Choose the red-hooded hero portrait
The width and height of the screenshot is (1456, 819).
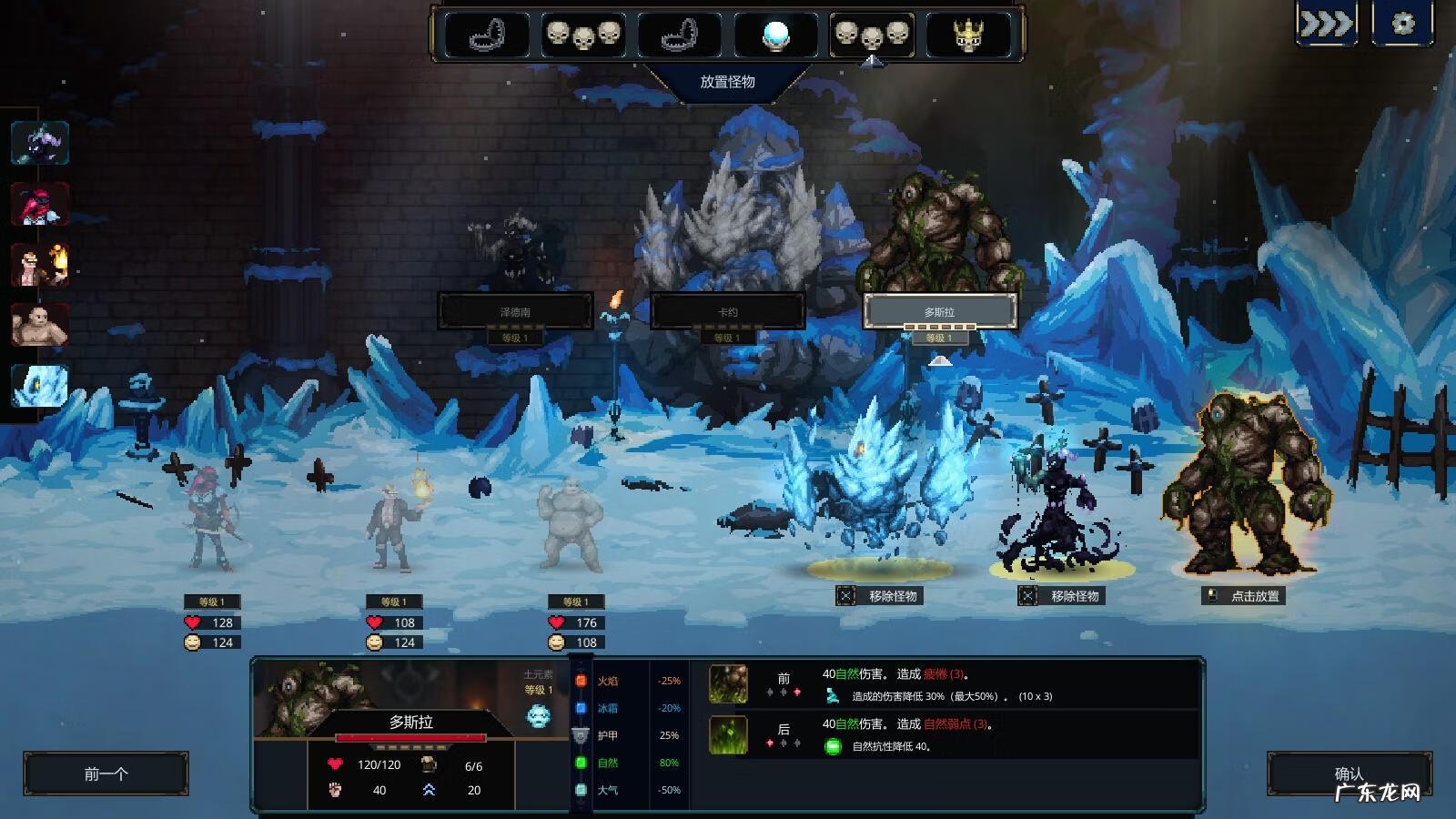coord(40,203)
